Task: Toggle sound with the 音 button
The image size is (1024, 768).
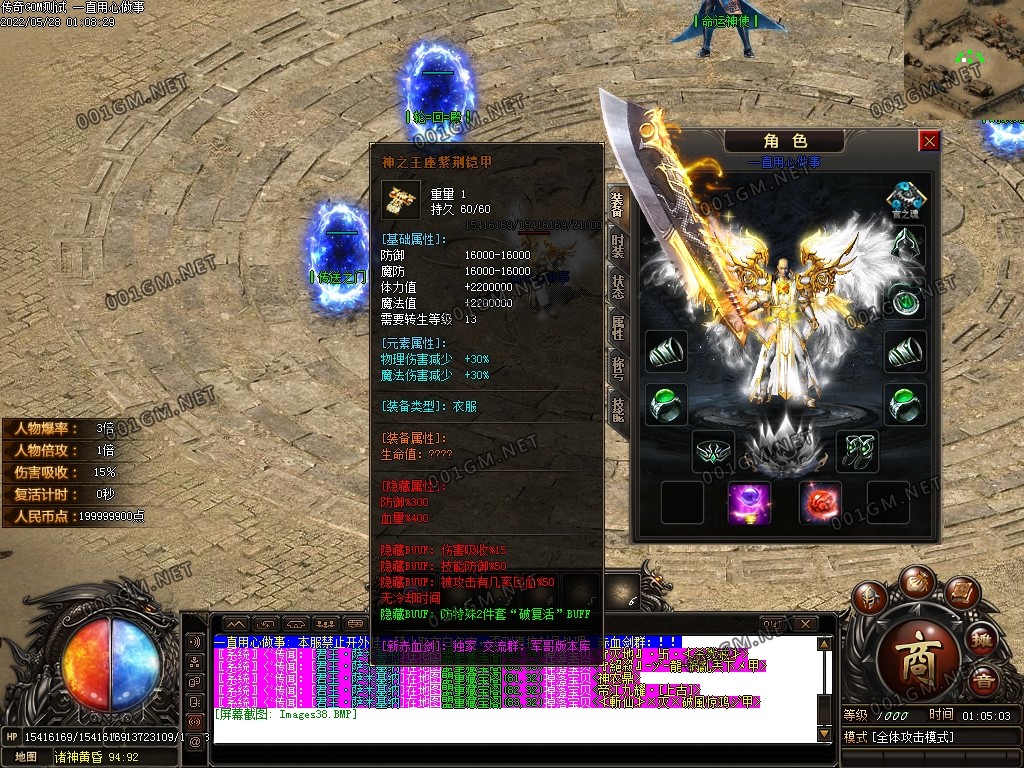Action: point(983,681)
